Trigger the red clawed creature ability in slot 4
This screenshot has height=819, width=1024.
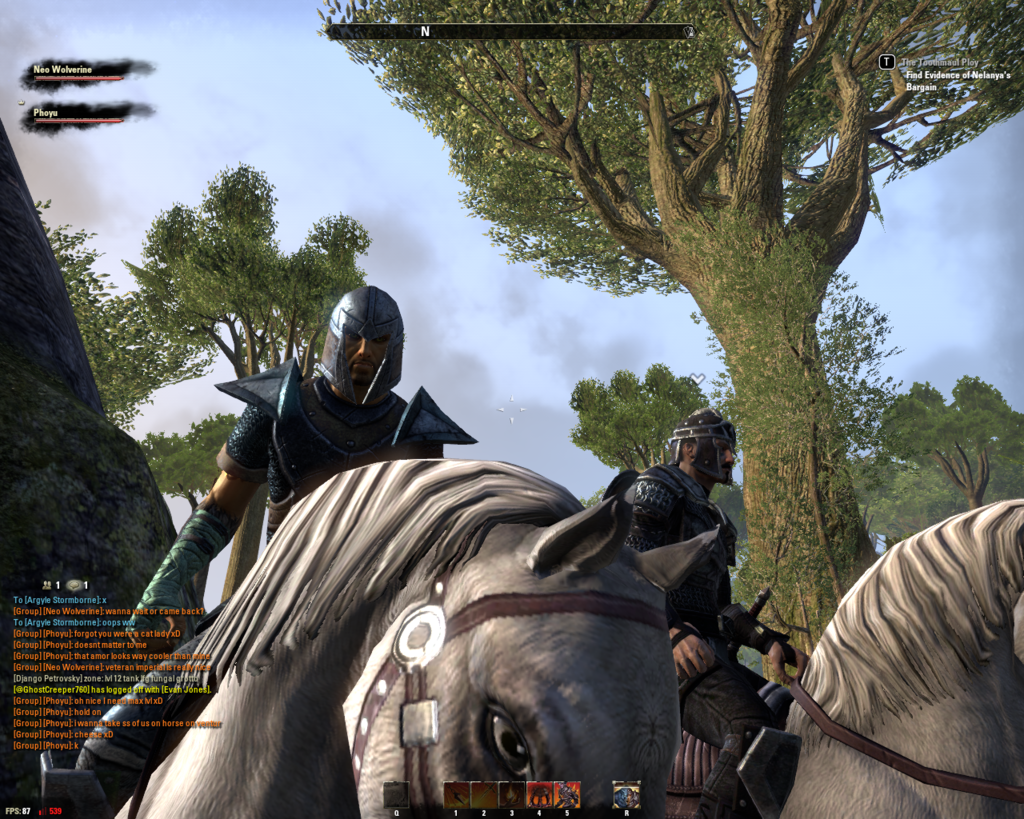point(540,794)
